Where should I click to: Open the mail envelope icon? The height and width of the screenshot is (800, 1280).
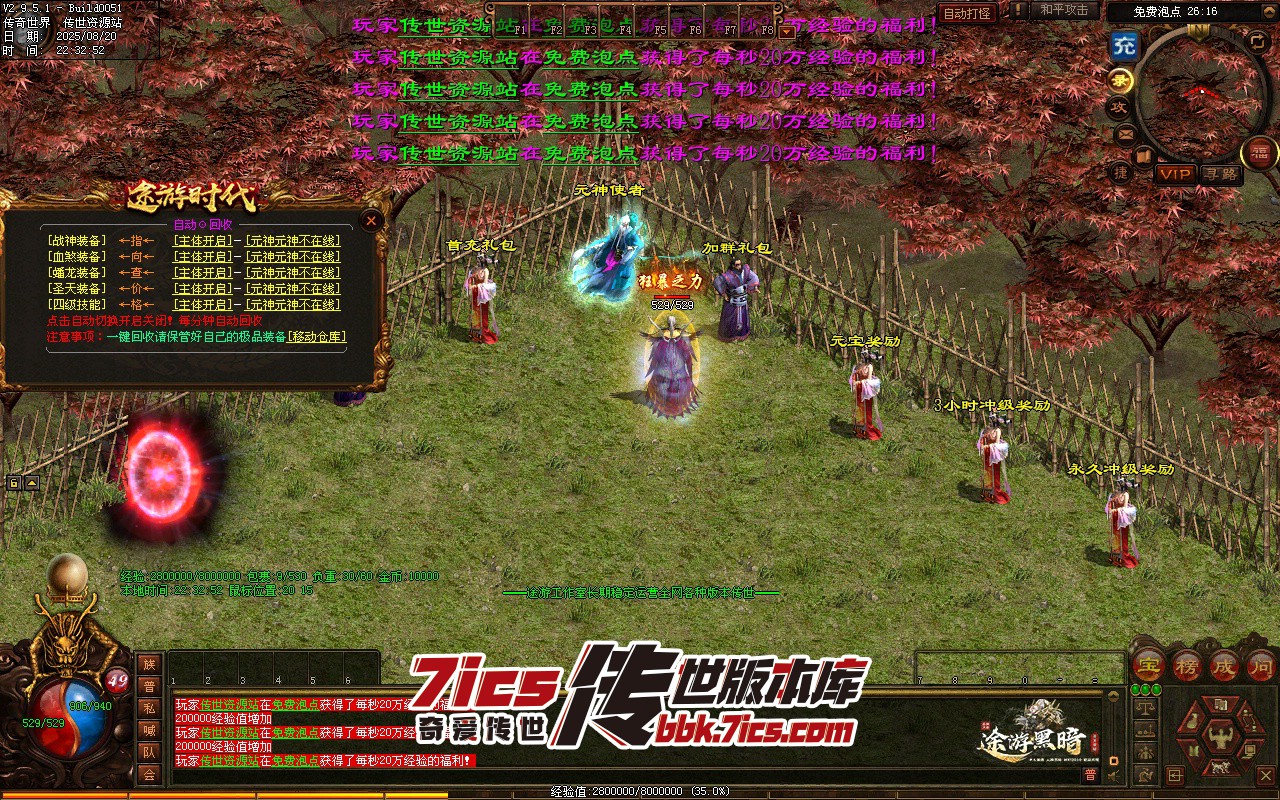coord(1125,133)
